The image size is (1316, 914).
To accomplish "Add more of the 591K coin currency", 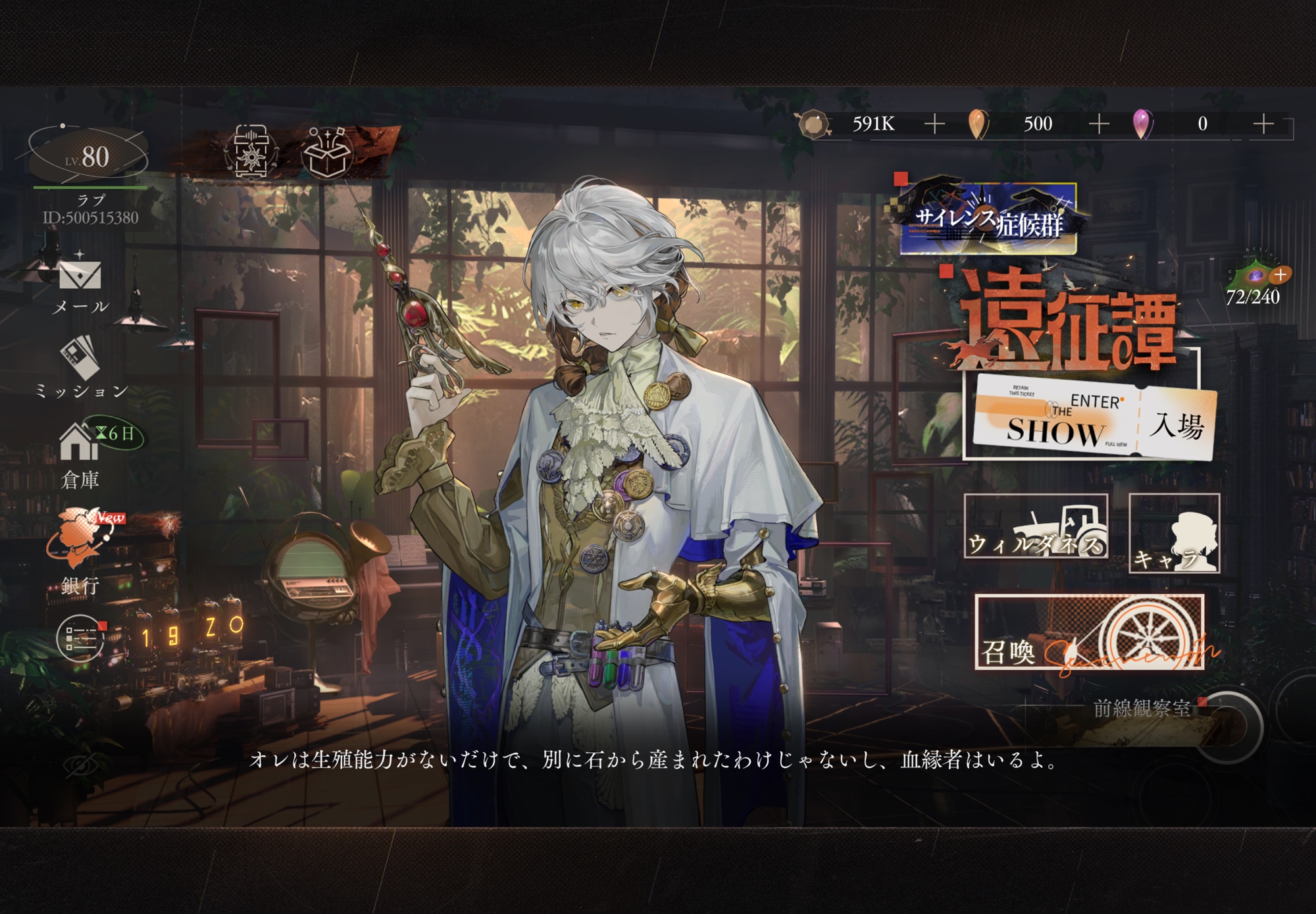I will coord(934,124).
